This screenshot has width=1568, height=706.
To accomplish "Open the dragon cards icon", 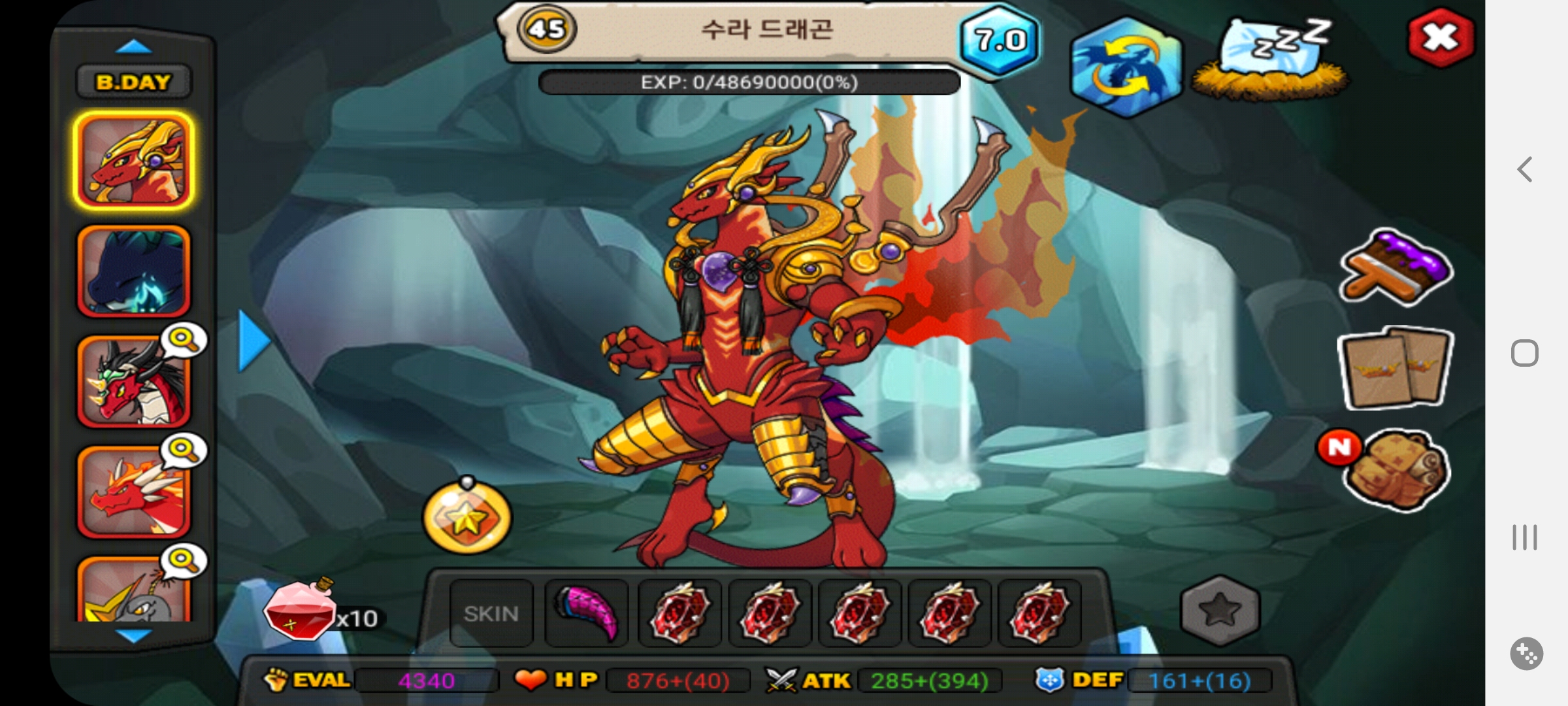I will pos(1395,368).
